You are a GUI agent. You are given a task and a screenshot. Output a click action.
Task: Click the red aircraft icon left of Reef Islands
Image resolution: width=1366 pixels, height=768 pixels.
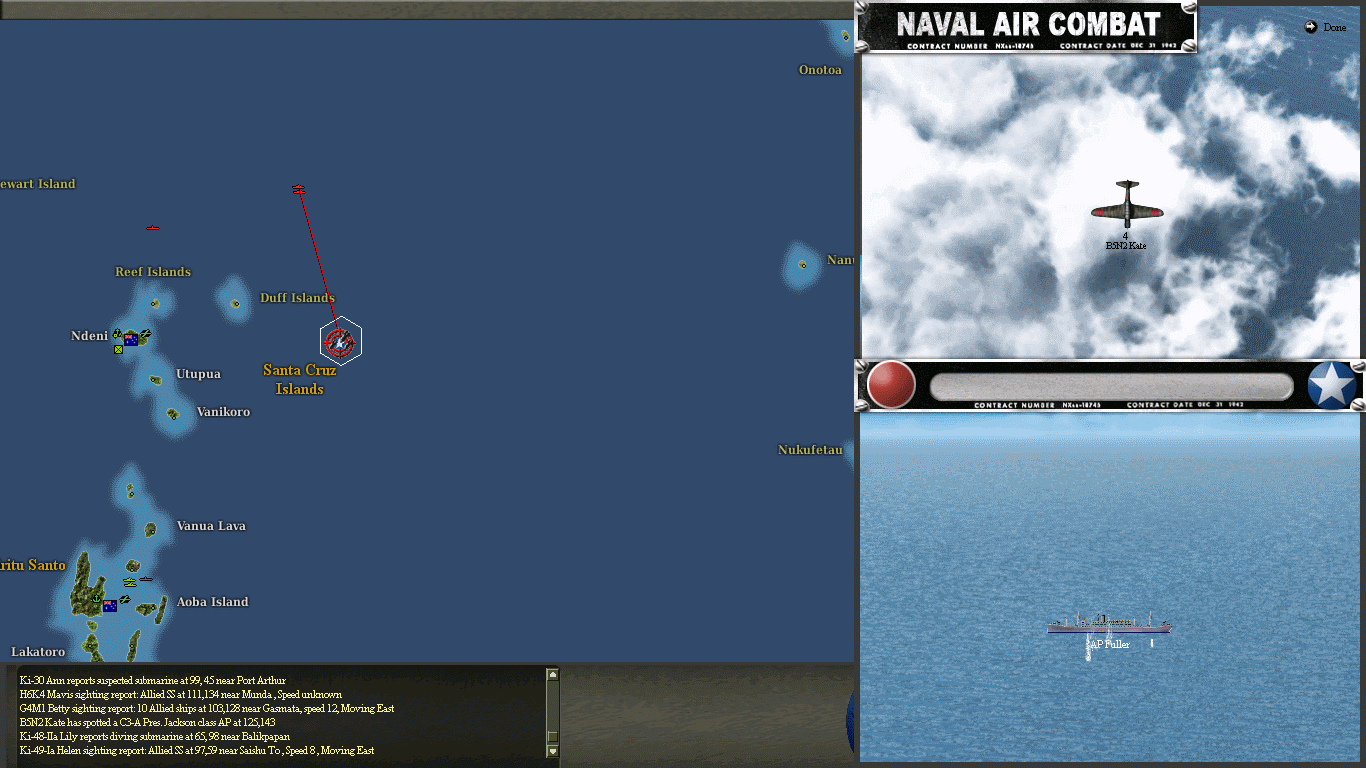coord(152,227)
